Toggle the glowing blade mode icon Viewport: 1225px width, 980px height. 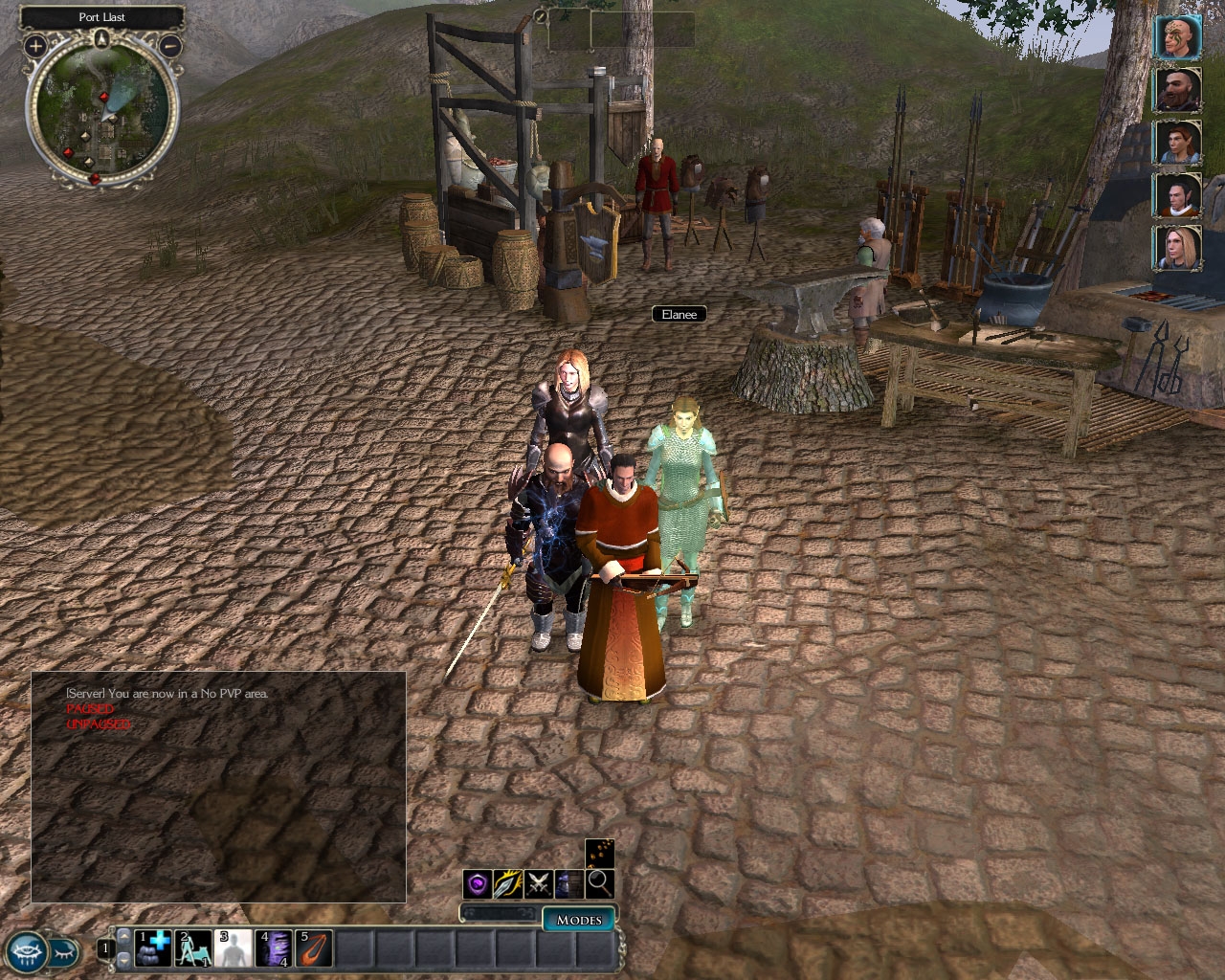507,884
